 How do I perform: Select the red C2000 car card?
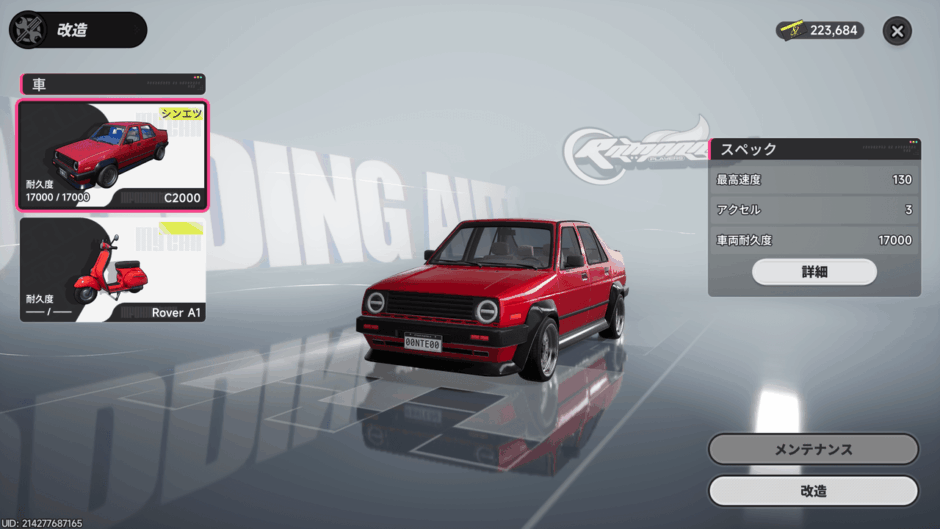tap(113, 155)
